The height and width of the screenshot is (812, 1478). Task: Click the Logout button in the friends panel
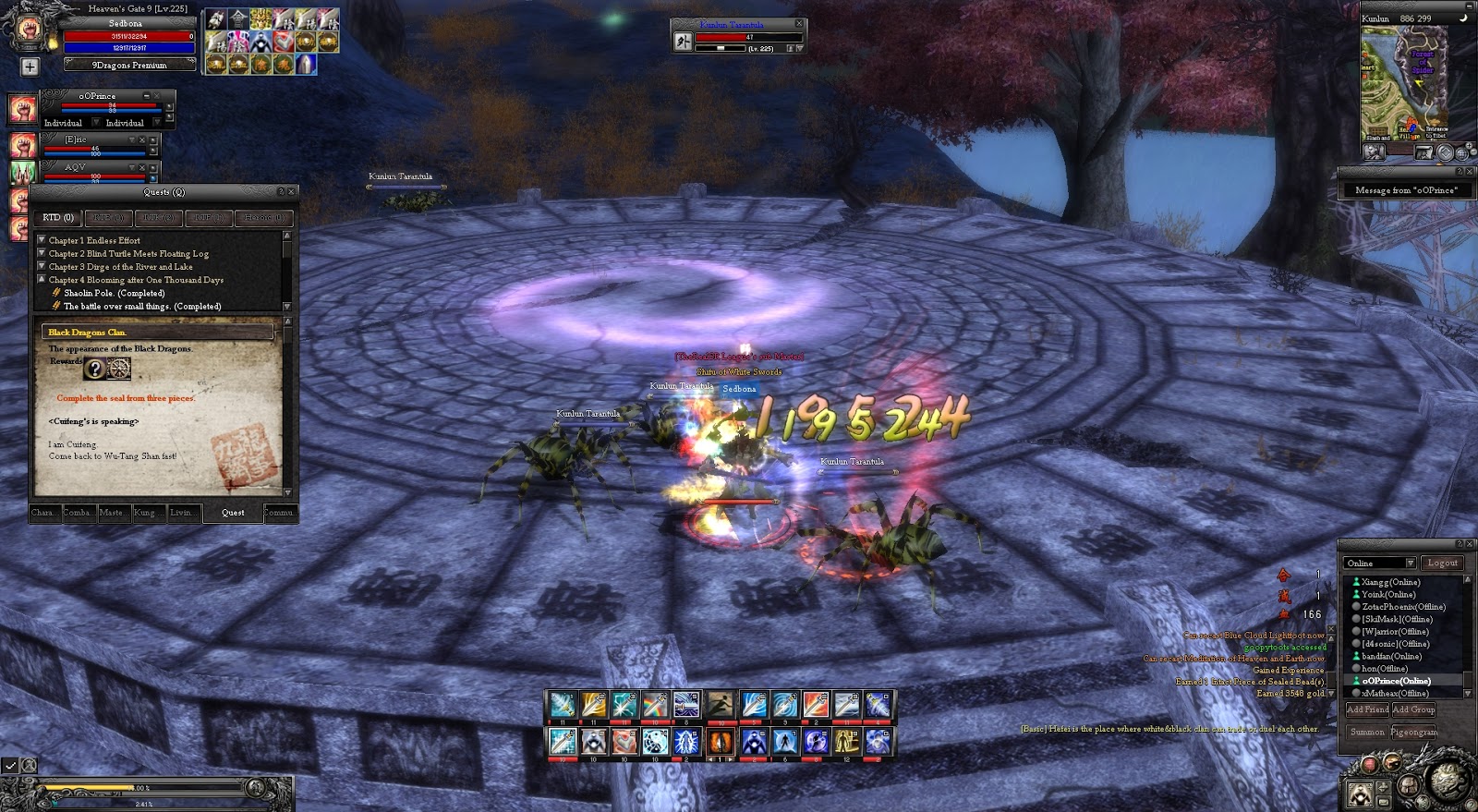[x=1443, y=562]
